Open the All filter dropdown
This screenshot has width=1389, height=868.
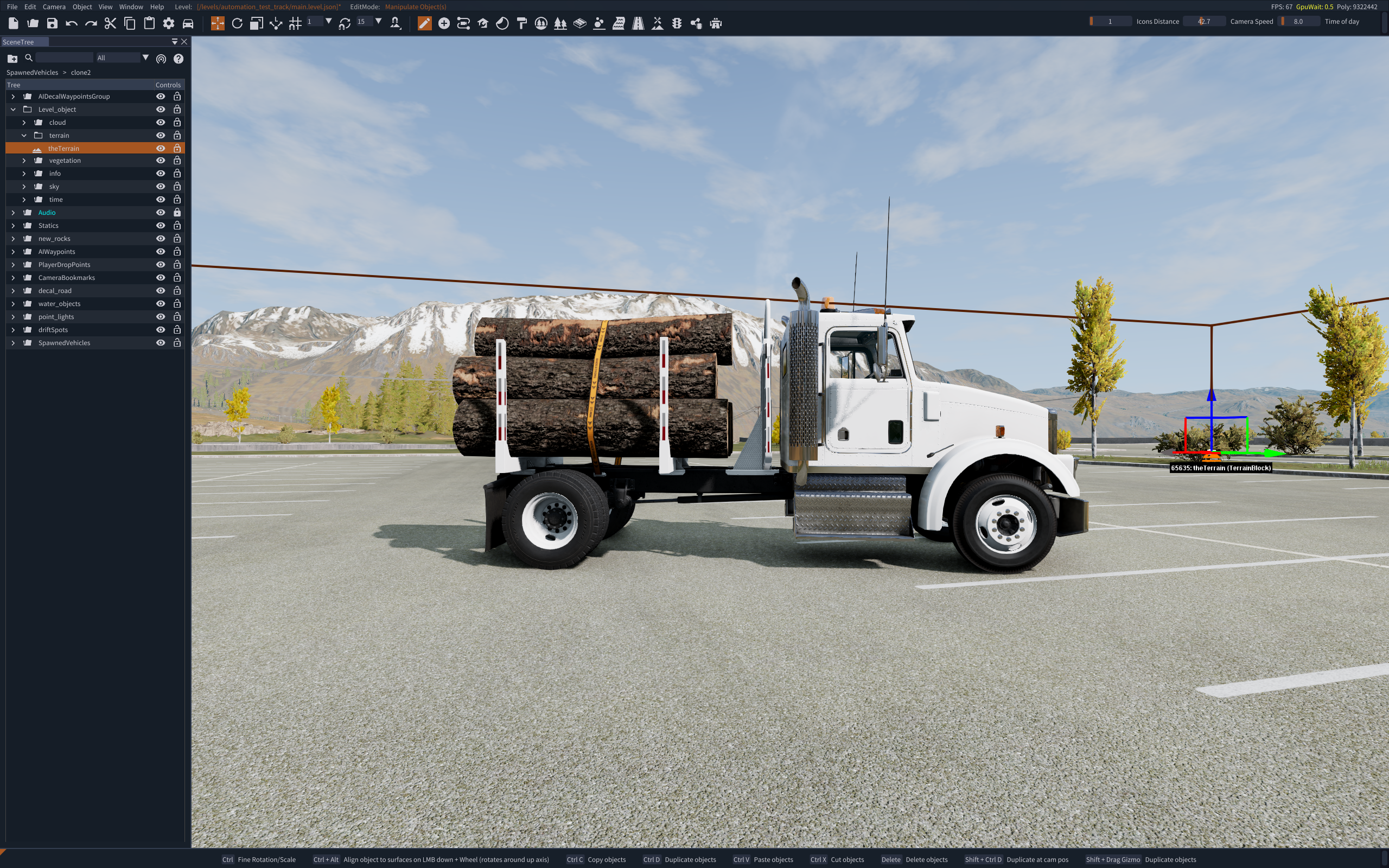click(x=122, y=58)
